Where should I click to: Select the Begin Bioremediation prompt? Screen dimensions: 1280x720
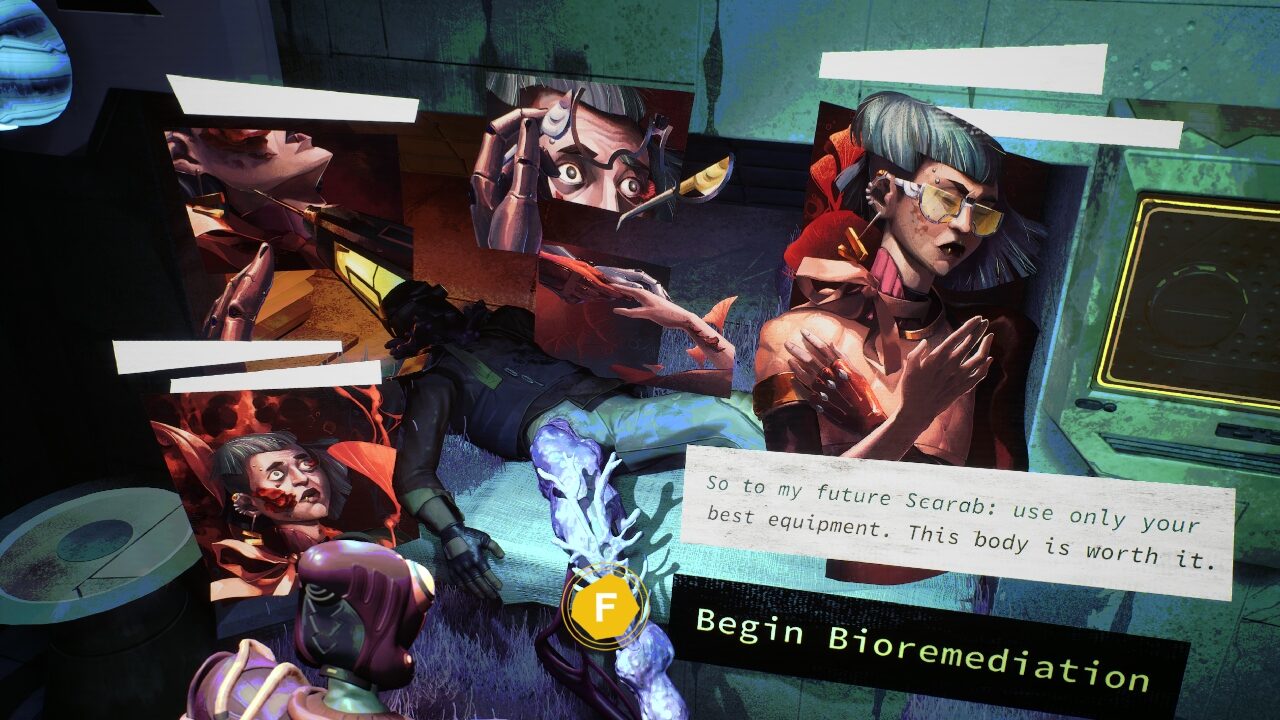click(921, 647)
